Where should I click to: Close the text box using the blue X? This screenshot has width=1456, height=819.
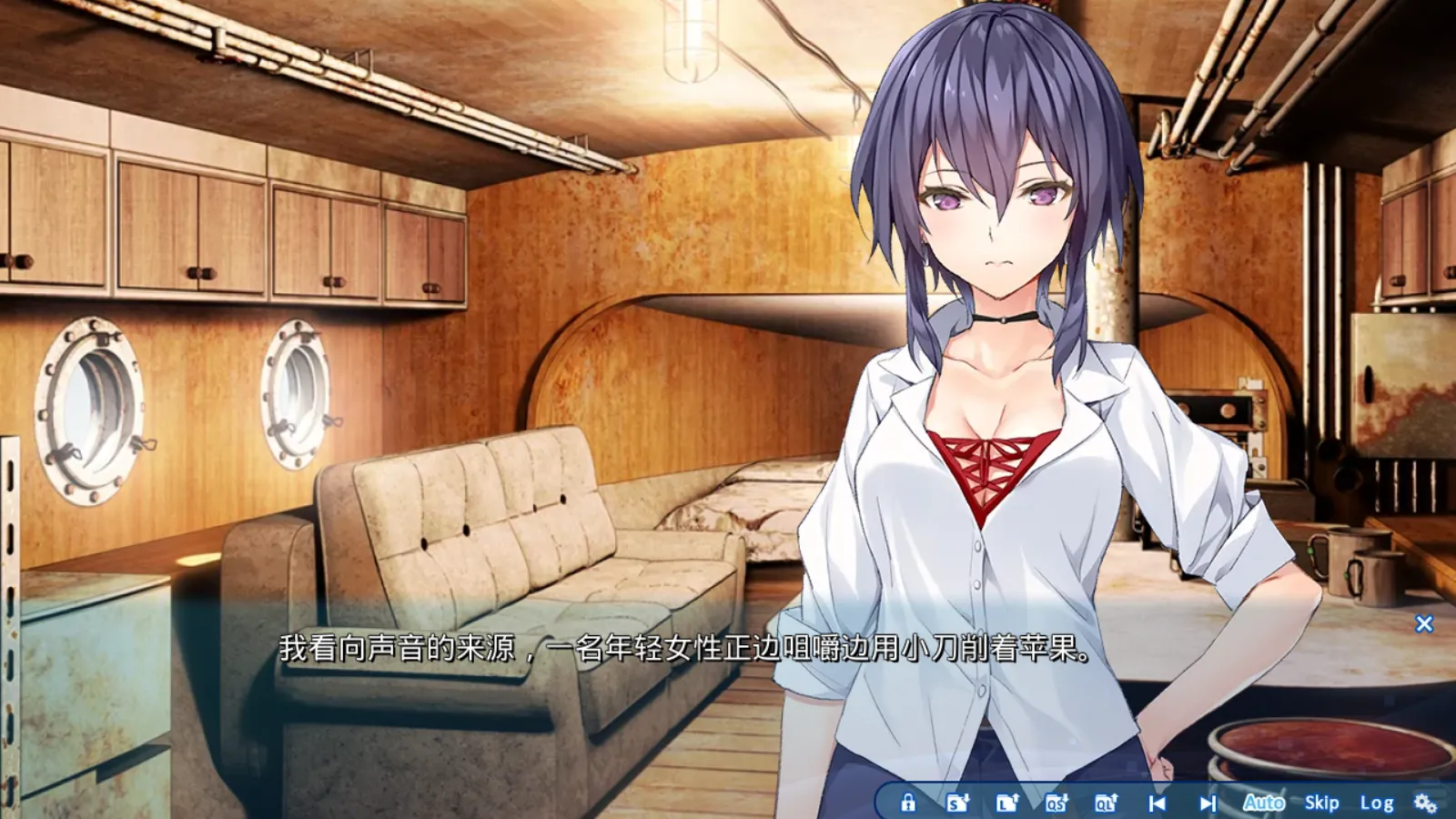1422,621
